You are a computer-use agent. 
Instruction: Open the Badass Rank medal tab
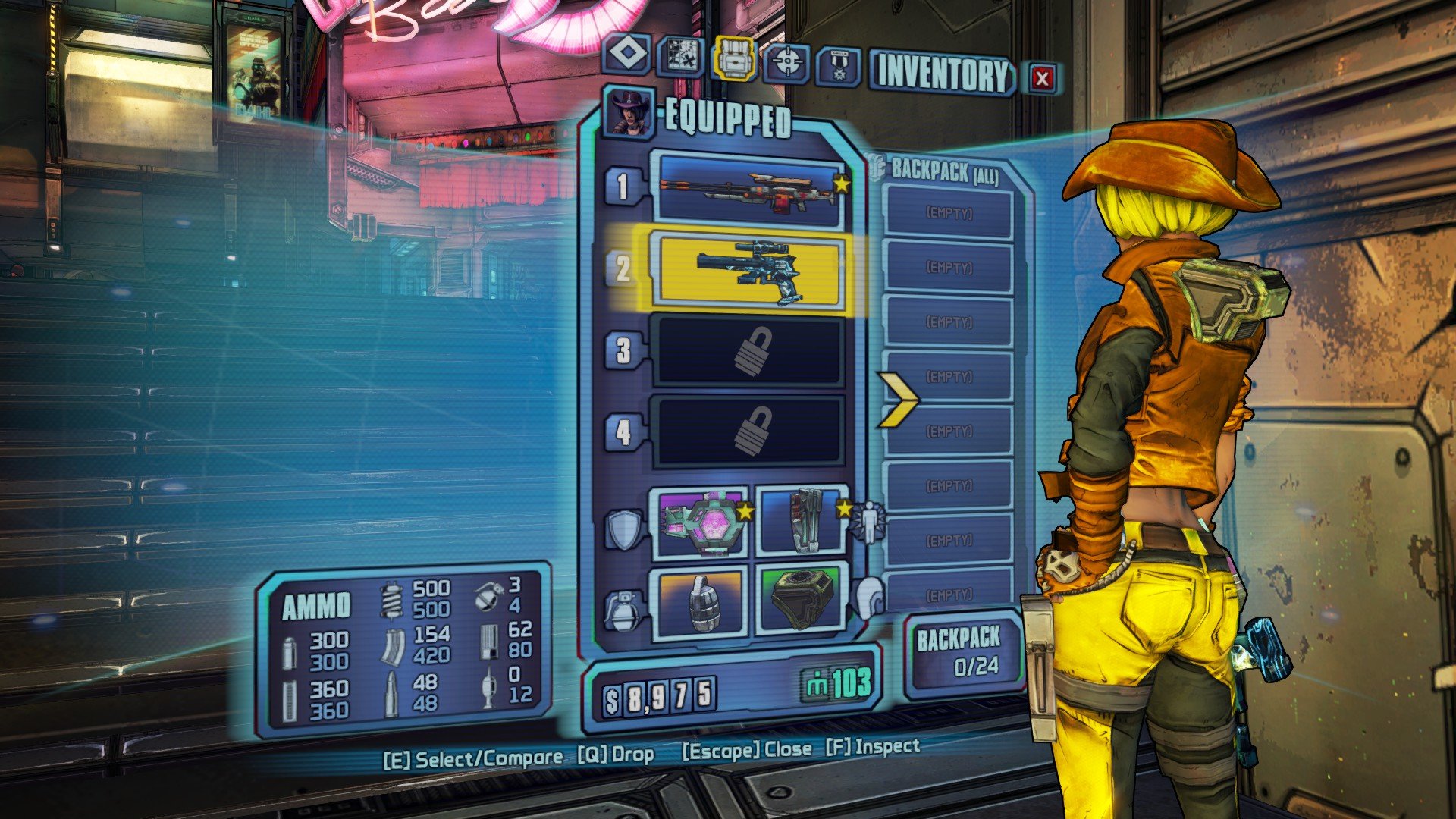tap(839, 67)
